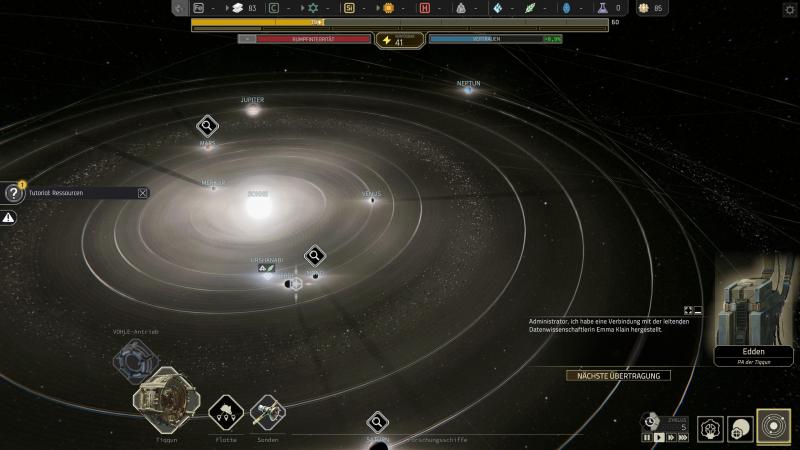Viewport: 800px width, 450px height.
Task: Switch to the planet orbit view
Action: [x=741, y=429]
